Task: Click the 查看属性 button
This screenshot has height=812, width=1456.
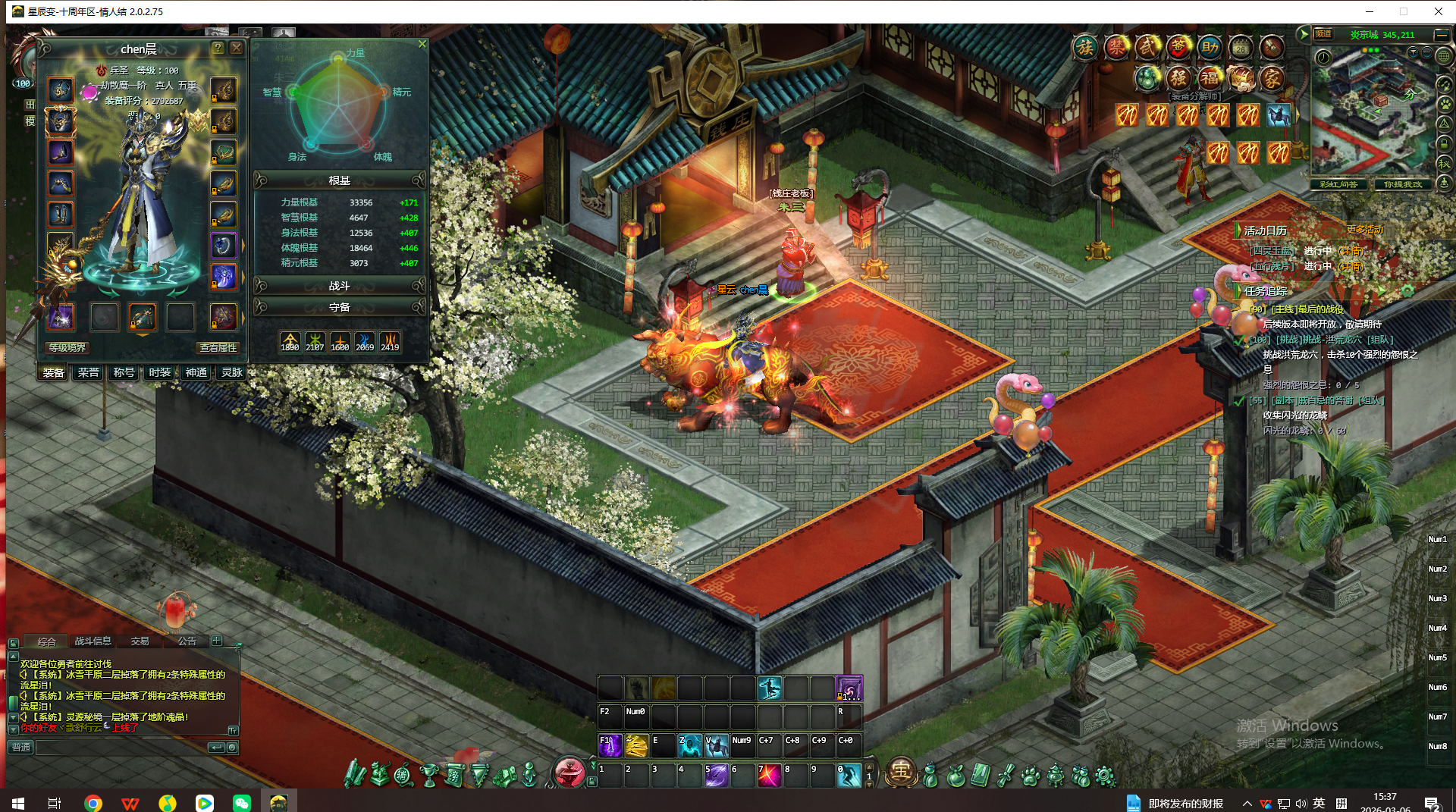Action: (x=218, y=347)
